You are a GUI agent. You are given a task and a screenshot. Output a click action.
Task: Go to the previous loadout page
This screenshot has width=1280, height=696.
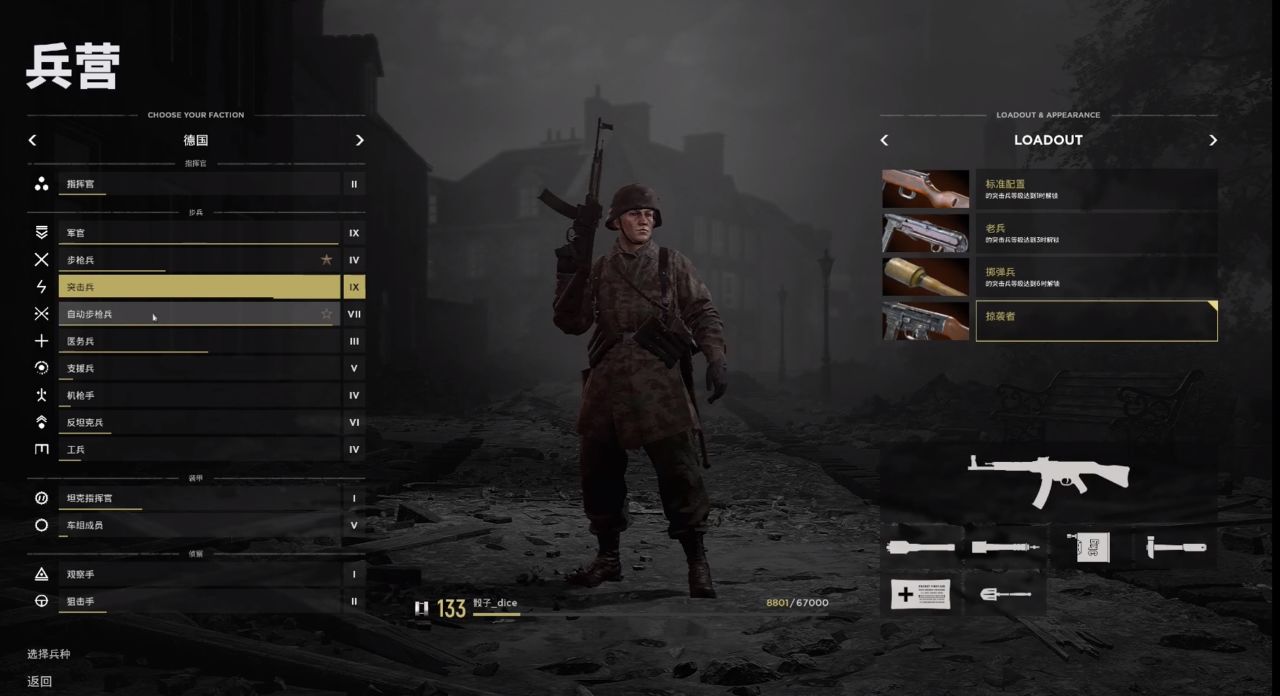[x=884, y=141]
